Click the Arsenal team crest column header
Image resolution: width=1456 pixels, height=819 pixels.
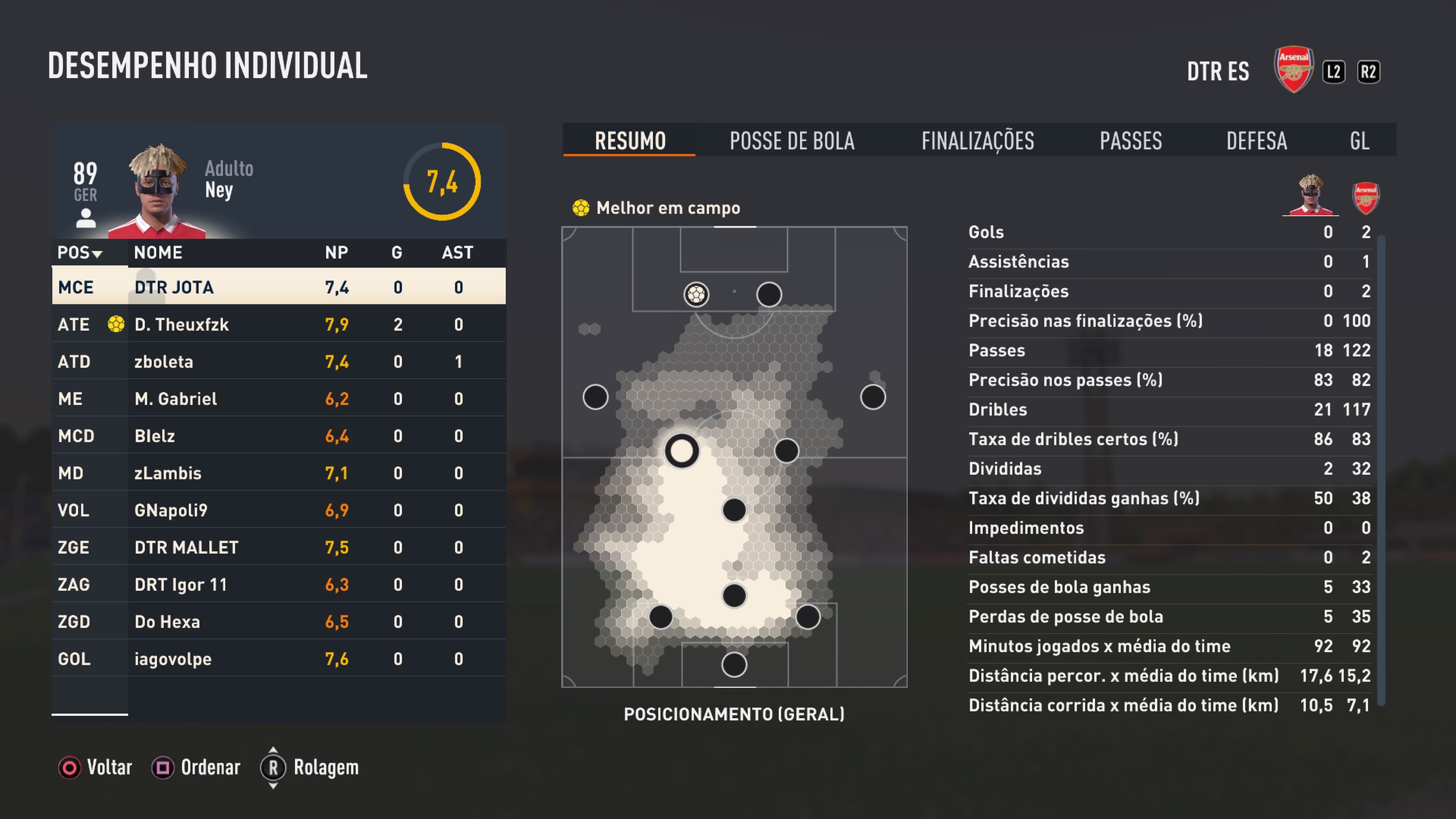1365,198
